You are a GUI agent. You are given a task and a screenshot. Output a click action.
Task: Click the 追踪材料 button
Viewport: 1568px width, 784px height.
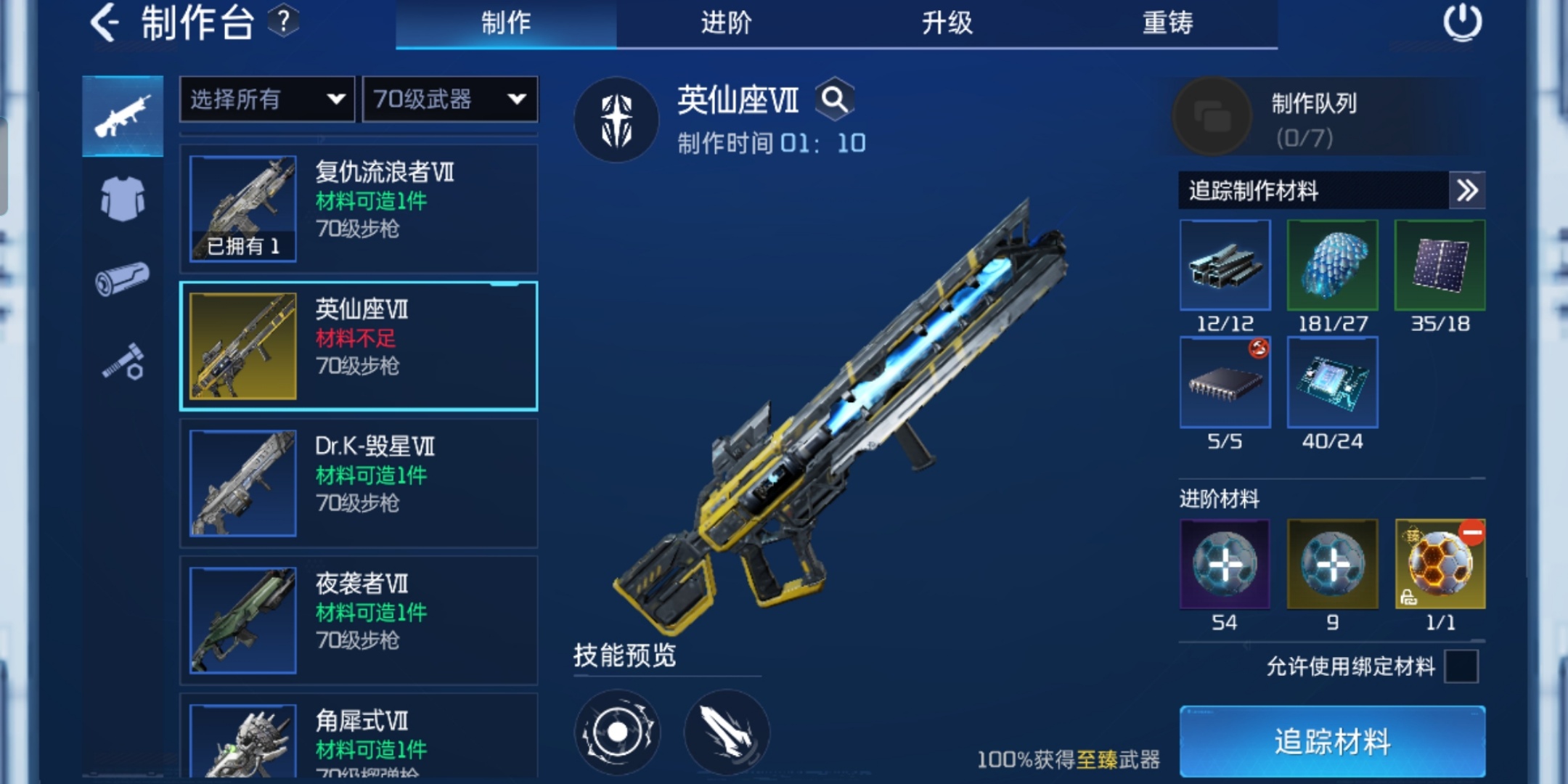[x=1331, y=741]
